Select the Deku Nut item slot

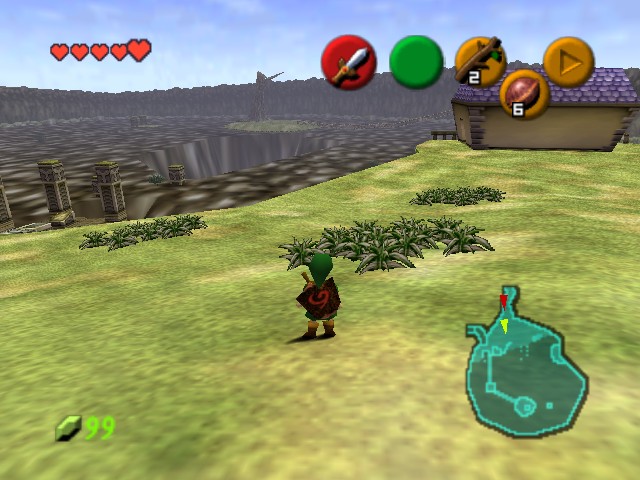[524, 95]
